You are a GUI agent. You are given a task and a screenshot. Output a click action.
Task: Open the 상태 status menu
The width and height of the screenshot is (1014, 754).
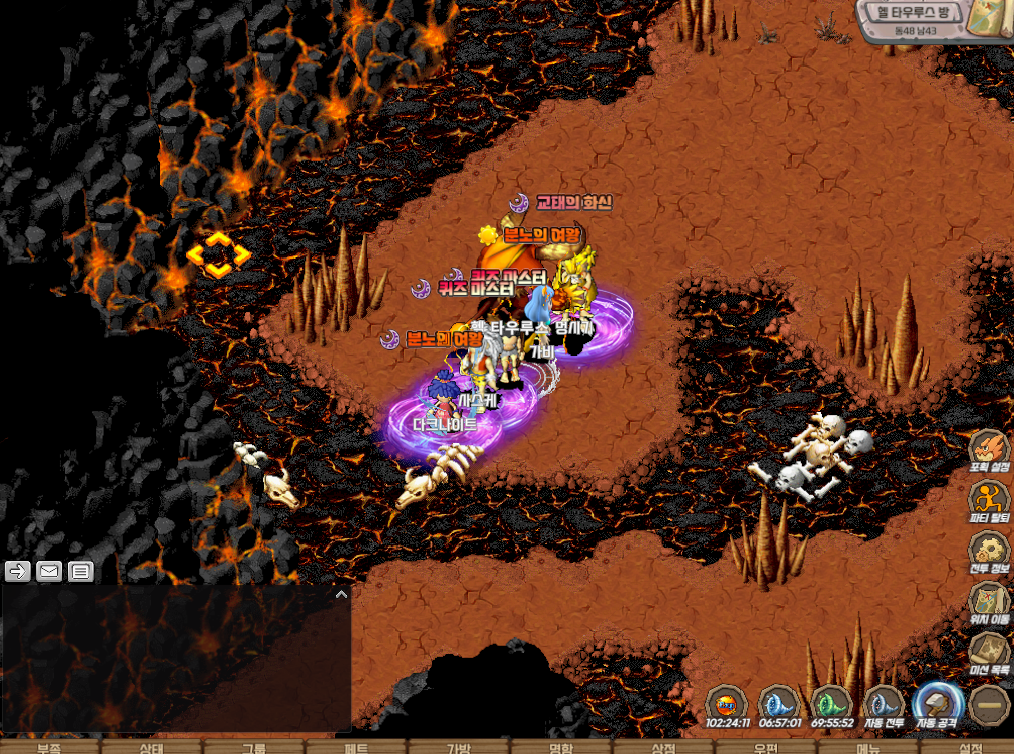152,747
